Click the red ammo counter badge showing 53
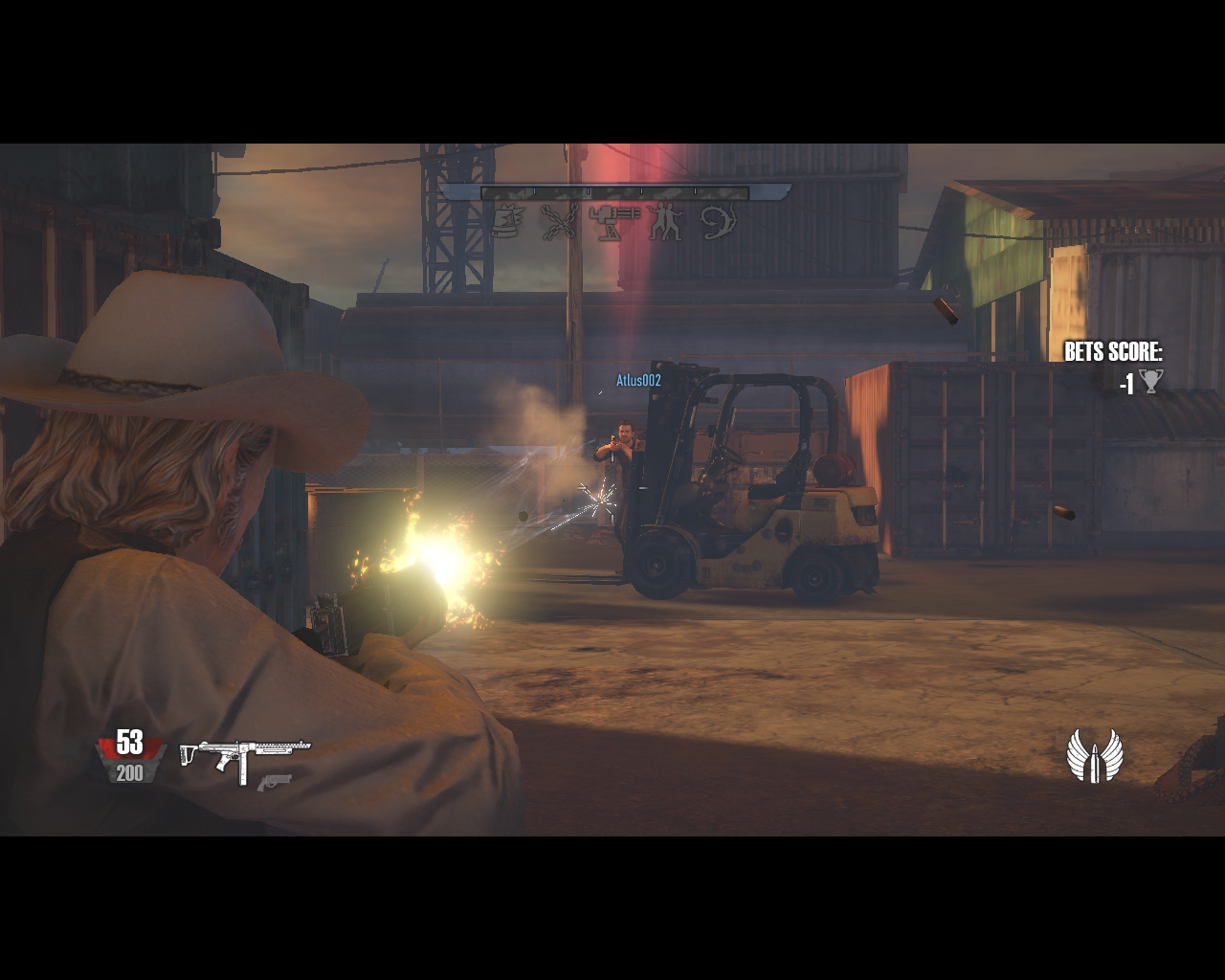Screen dimensions: 1225x980 coord(128,742)
